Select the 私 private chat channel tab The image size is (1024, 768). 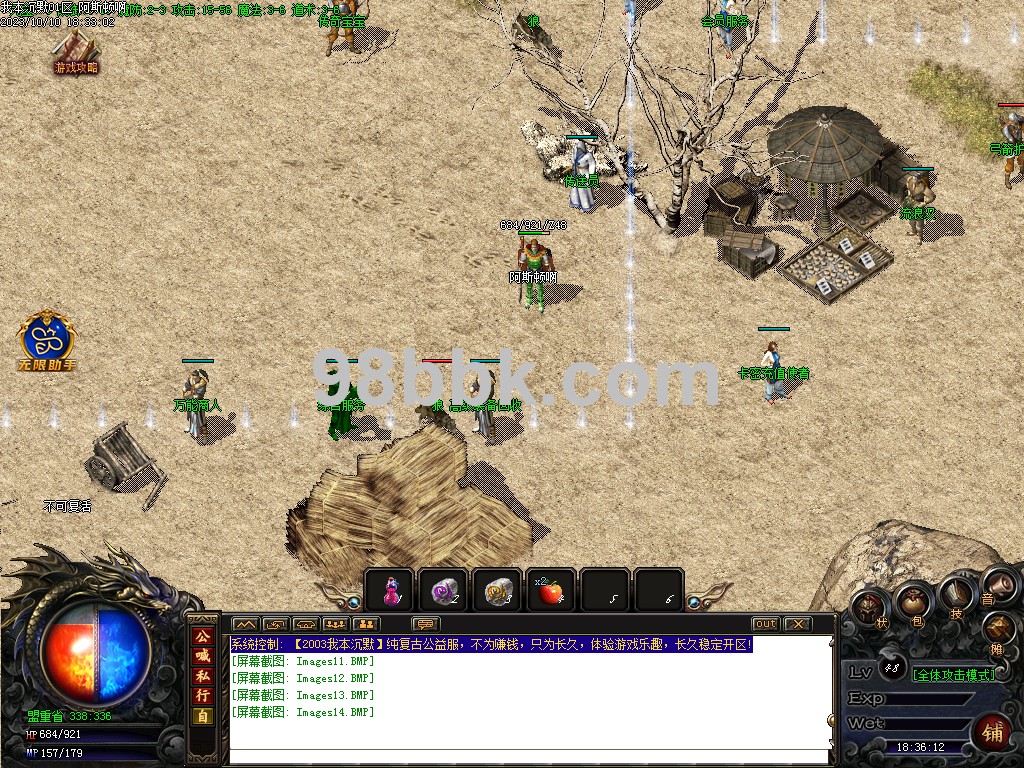click(202, 676)
